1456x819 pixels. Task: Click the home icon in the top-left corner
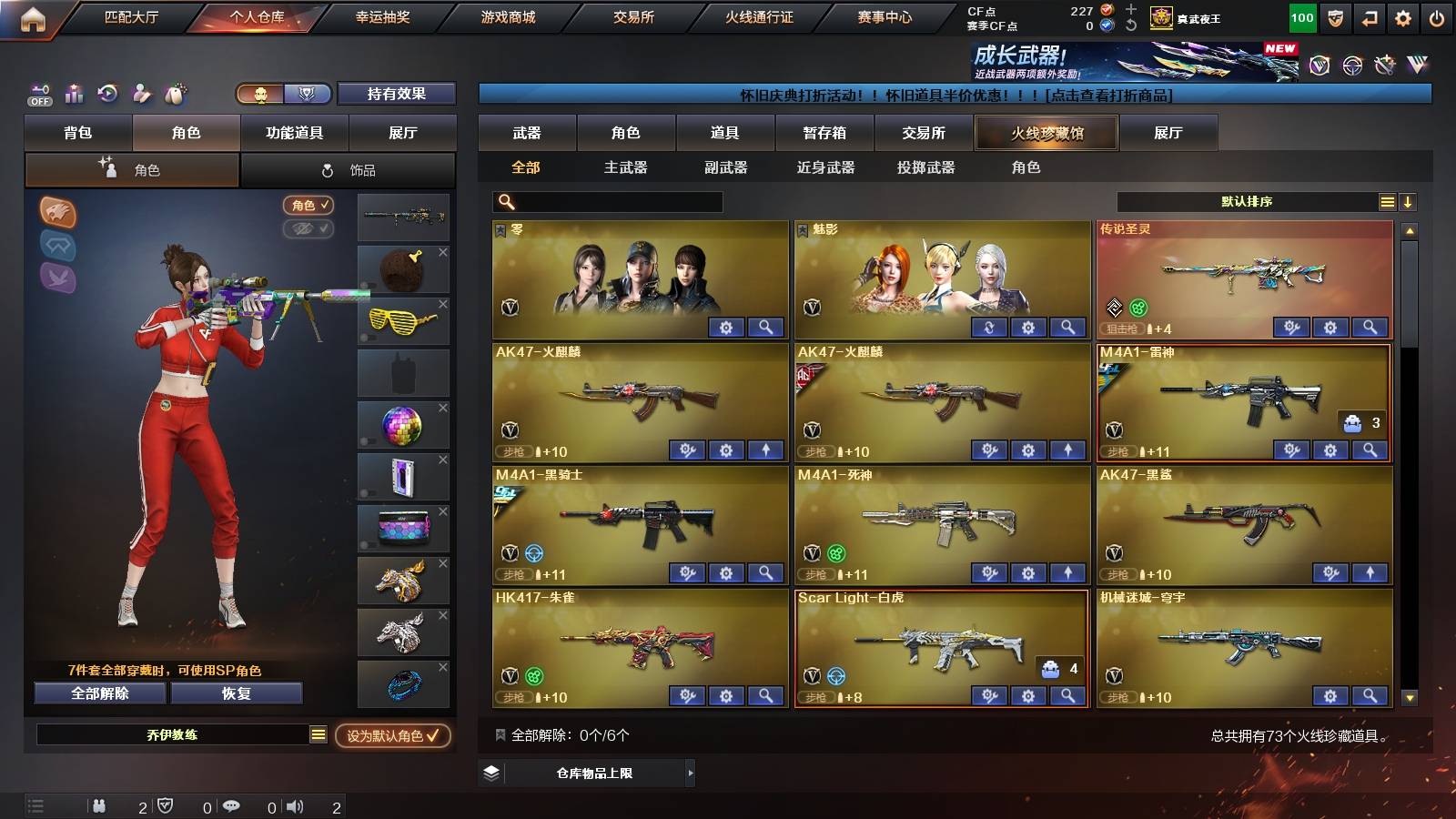31,16
